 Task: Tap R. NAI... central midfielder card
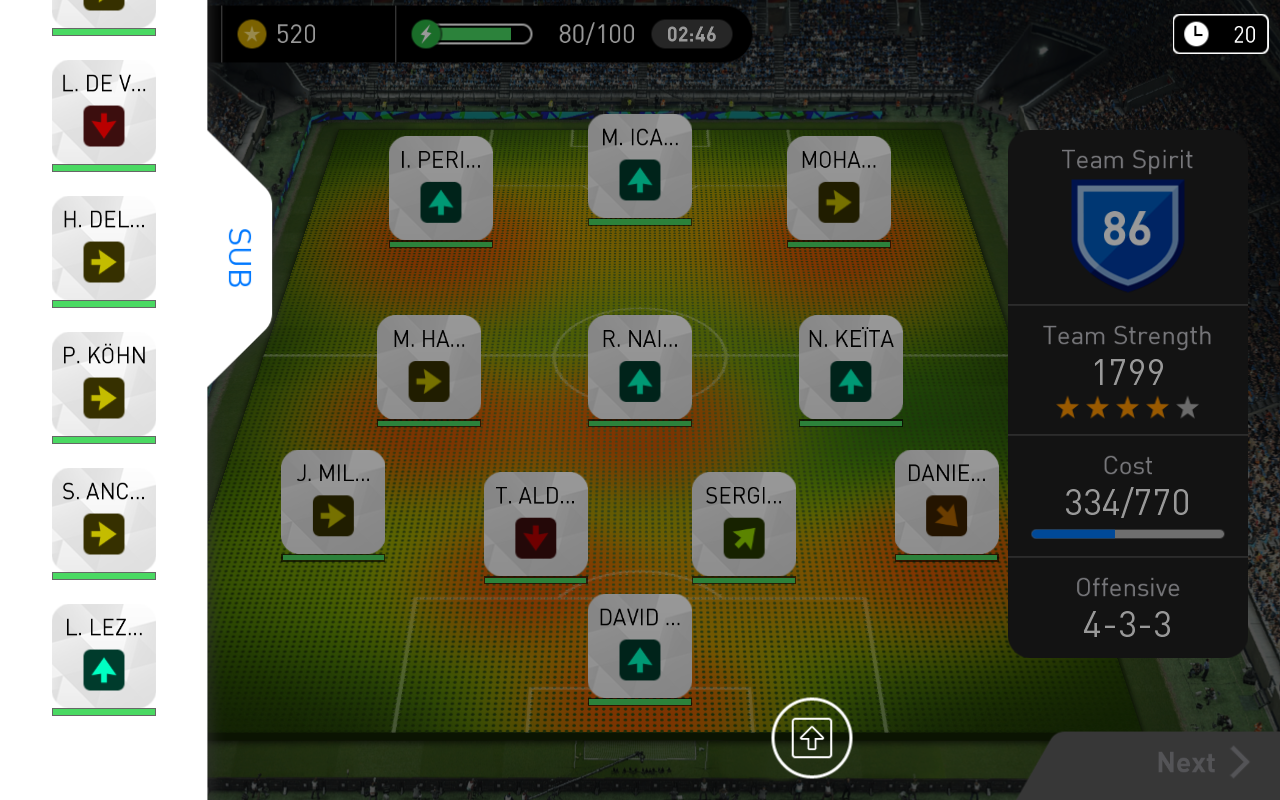(x=640, y=368)
